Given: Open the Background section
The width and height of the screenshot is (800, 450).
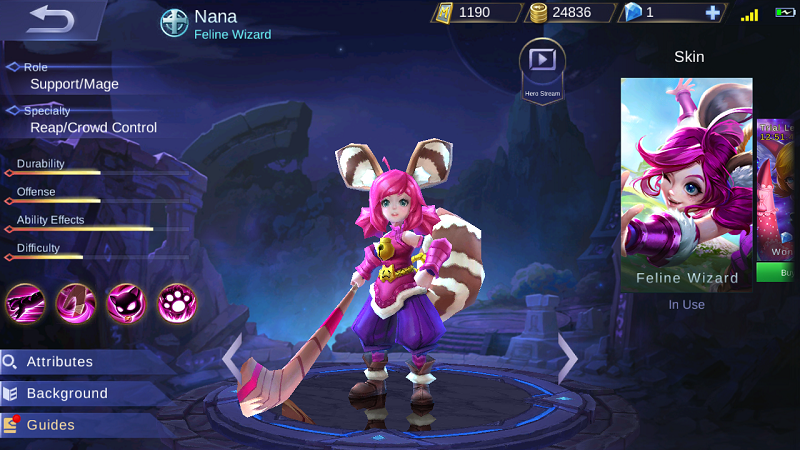Looking at the screenshot, I should [66, 393].
